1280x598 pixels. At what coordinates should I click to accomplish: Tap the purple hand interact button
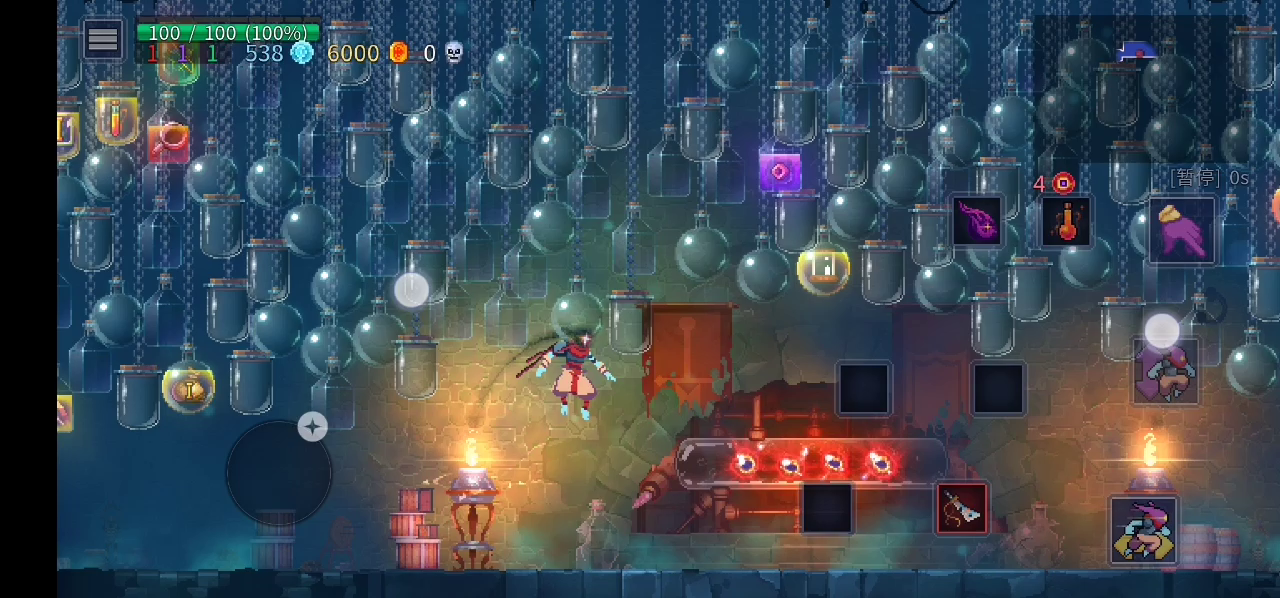click(x=1181, y=230)
